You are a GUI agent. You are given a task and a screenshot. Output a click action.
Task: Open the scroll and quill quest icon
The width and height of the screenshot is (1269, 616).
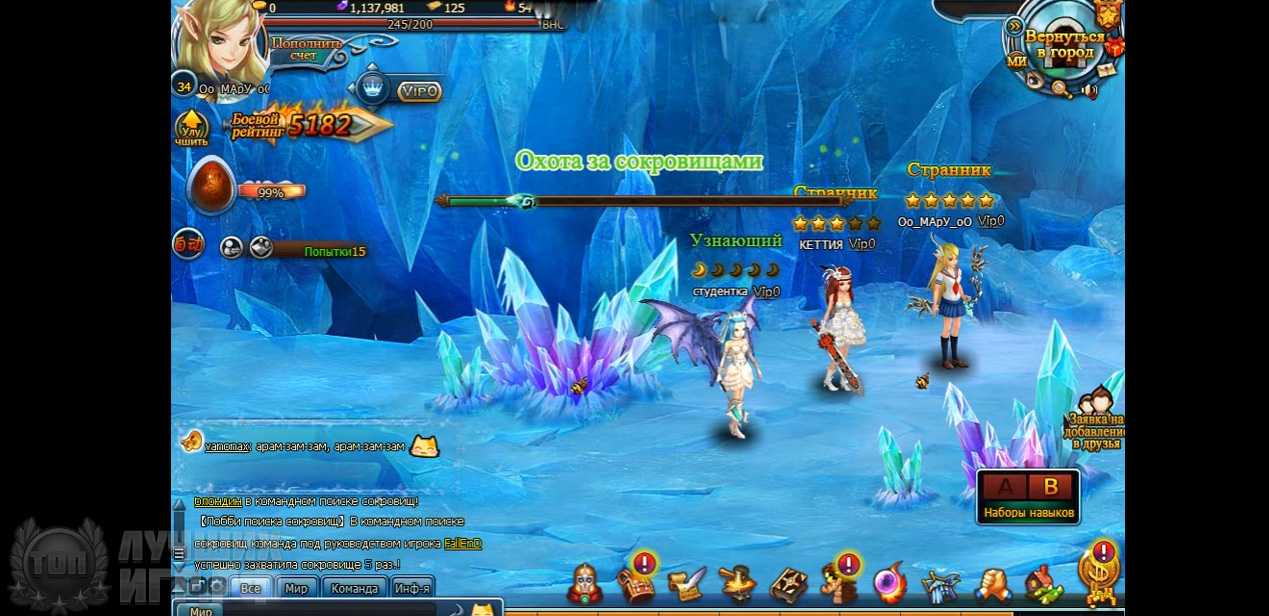(x=686, y=584)
